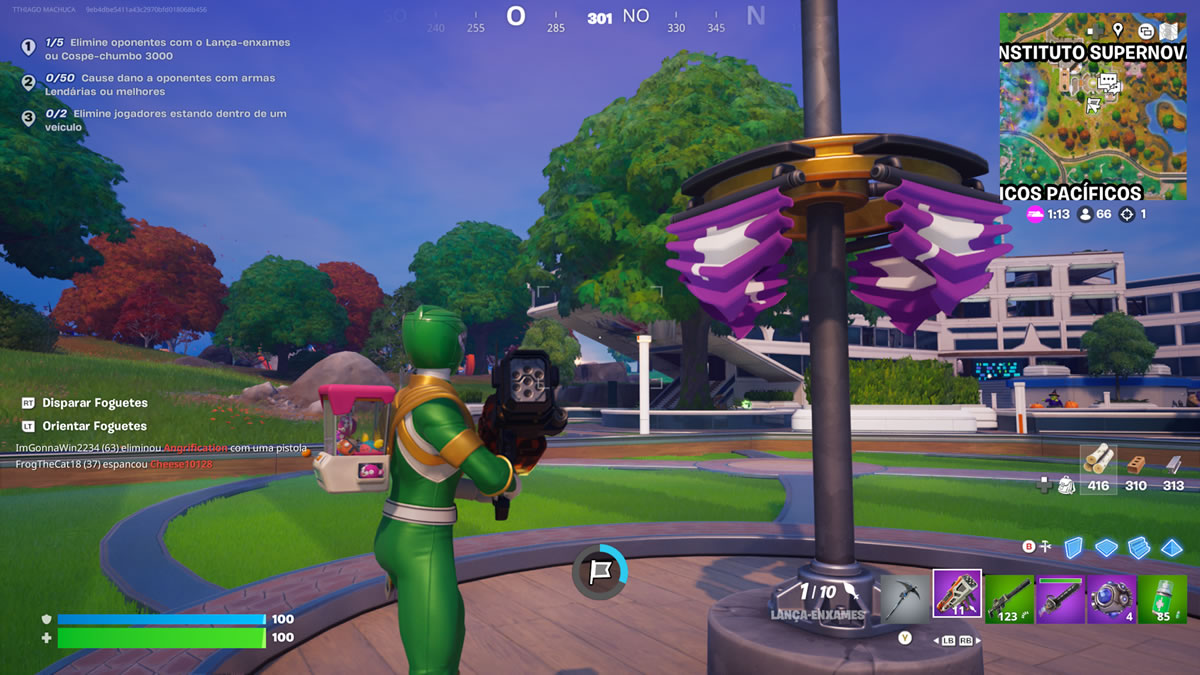Select the Lança-enxames launcher slot
This screenshot has width=1200, height=675.
pyautogui.click(x=957, y=594)
